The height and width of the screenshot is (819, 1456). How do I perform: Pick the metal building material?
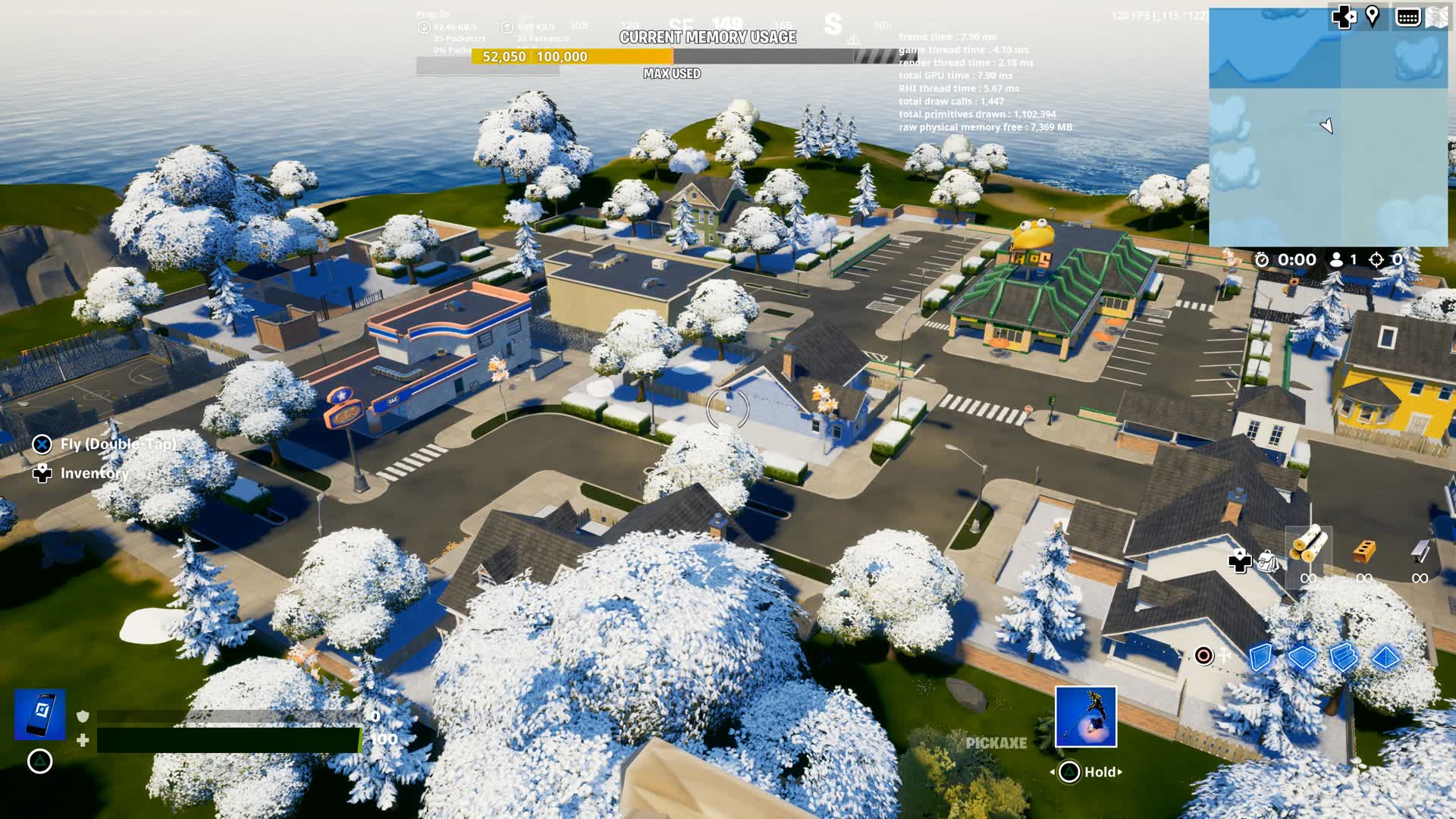(x=1420, y=550)
